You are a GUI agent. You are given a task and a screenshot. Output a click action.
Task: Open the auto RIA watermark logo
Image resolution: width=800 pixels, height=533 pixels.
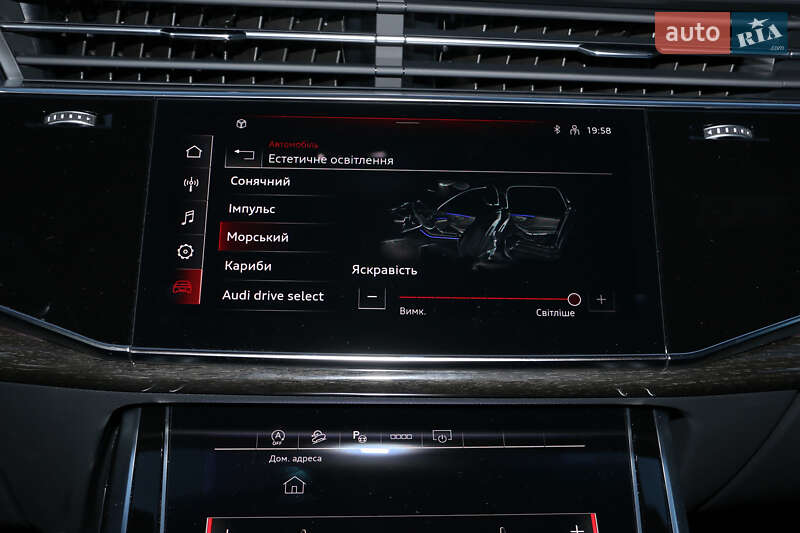click(x=720, y=33)
